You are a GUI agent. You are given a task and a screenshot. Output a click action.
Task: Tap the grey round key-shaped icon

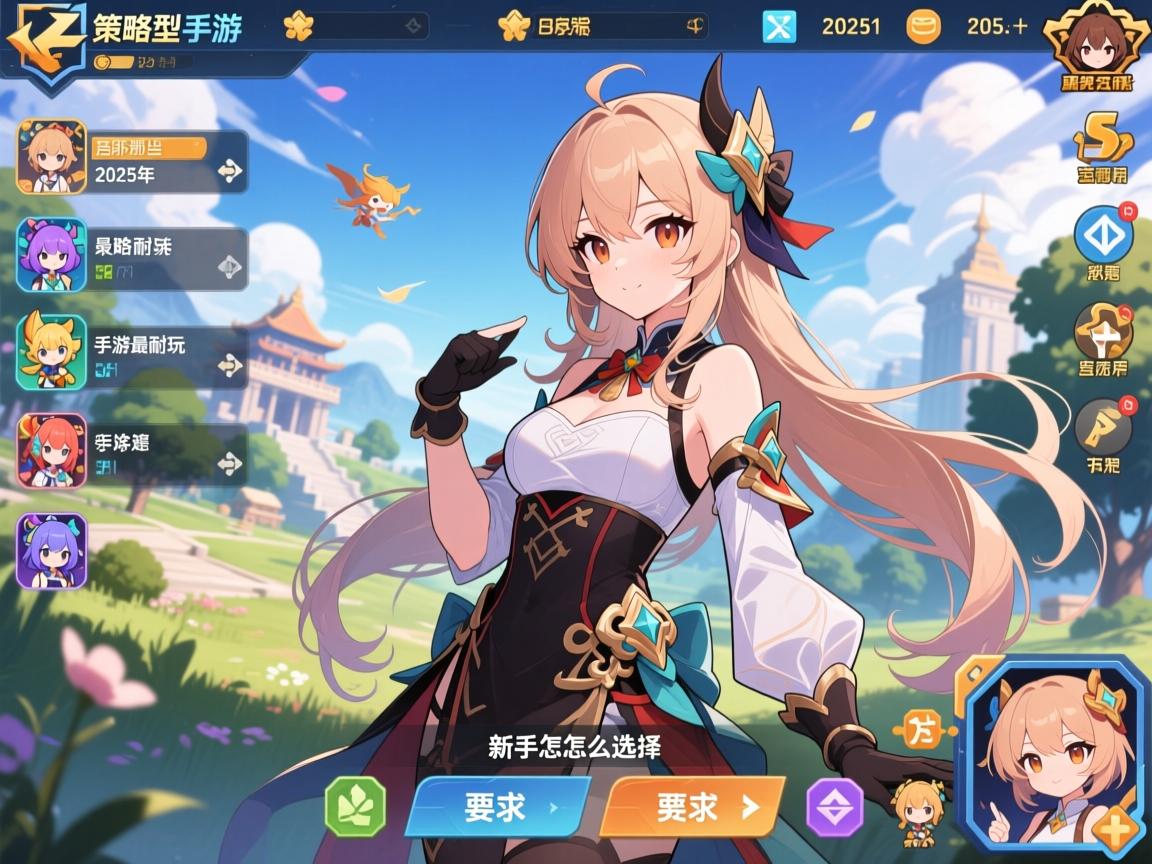coord(1102,428)
